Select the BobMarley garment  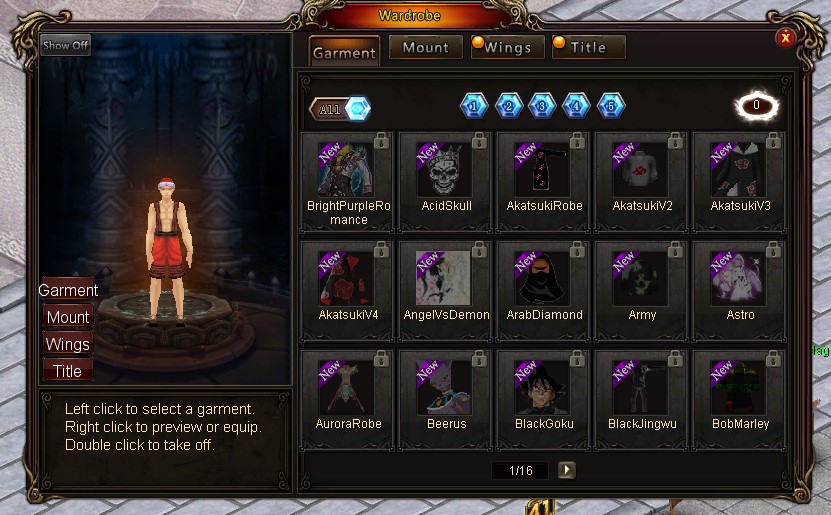coord(740,387)
